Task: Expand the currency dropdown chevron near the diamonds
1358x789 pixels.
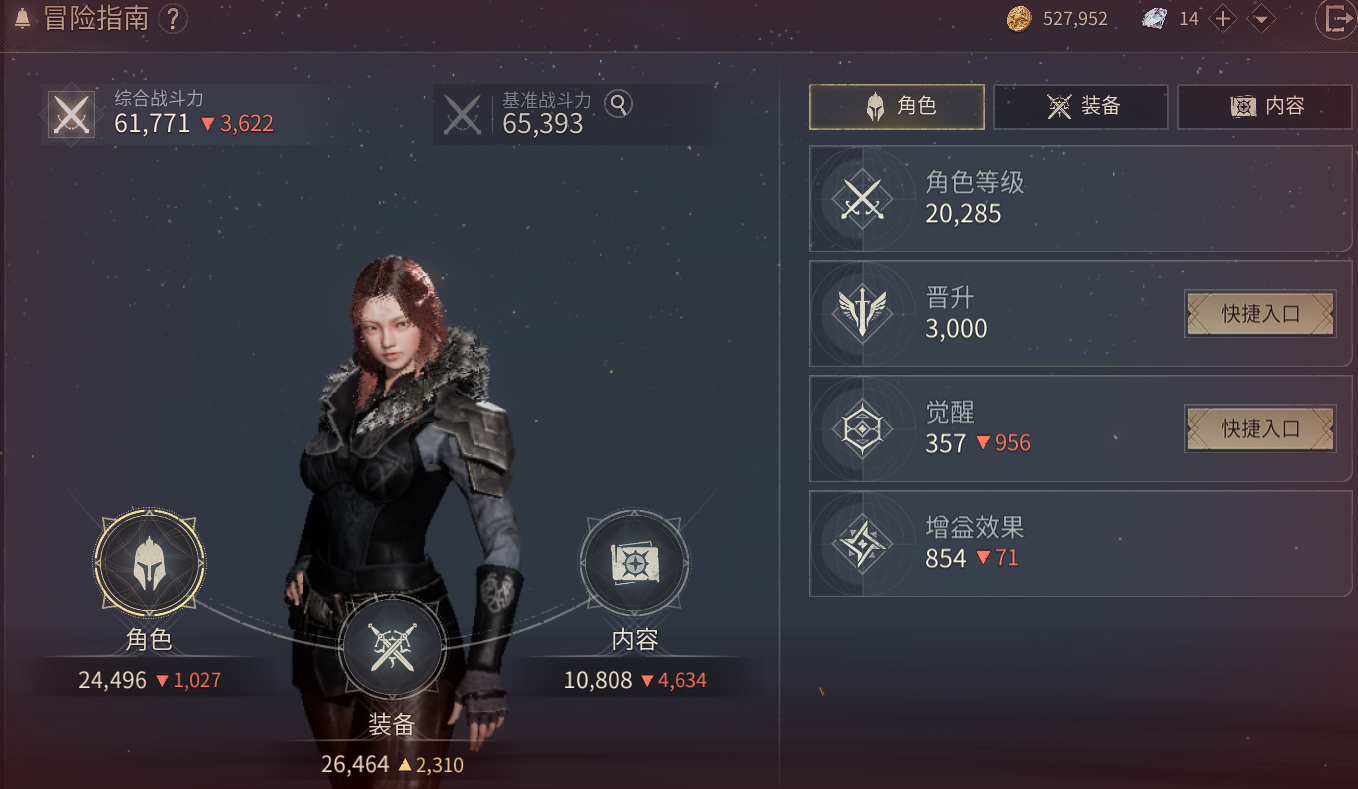Action: (1259, 18)
